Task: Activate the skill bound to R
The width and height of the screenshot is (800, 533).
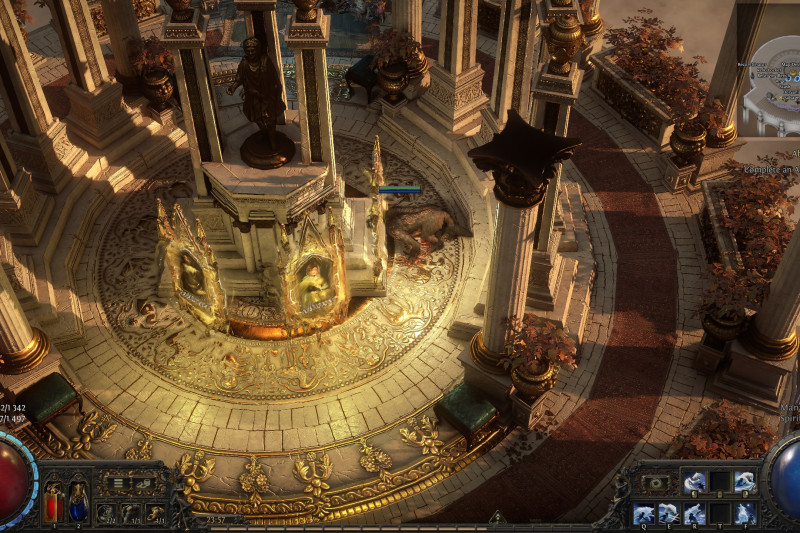Action: pos(693,514)
